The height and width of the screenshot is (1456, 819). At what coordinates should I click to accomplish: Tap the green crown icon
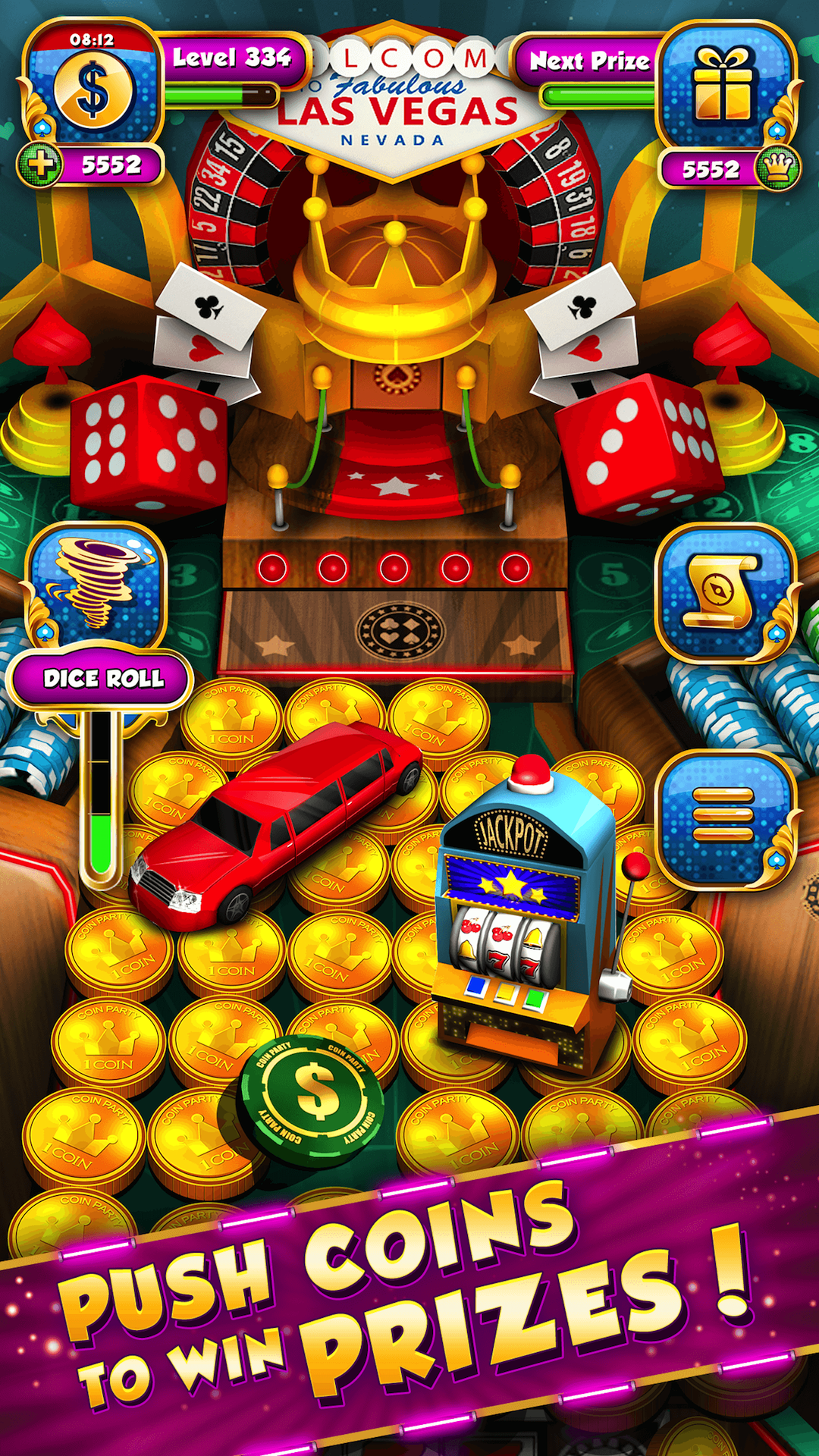(778, 167)
